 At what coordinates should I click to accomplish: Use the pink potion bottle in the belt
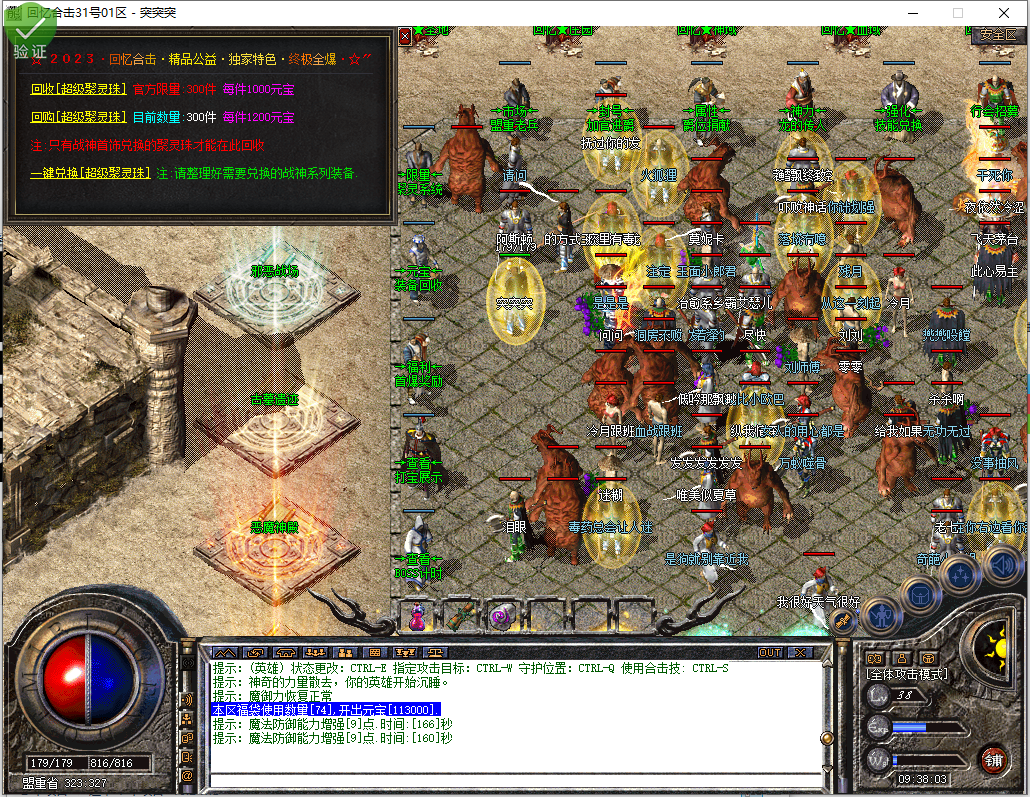click(x=416, y=616)
